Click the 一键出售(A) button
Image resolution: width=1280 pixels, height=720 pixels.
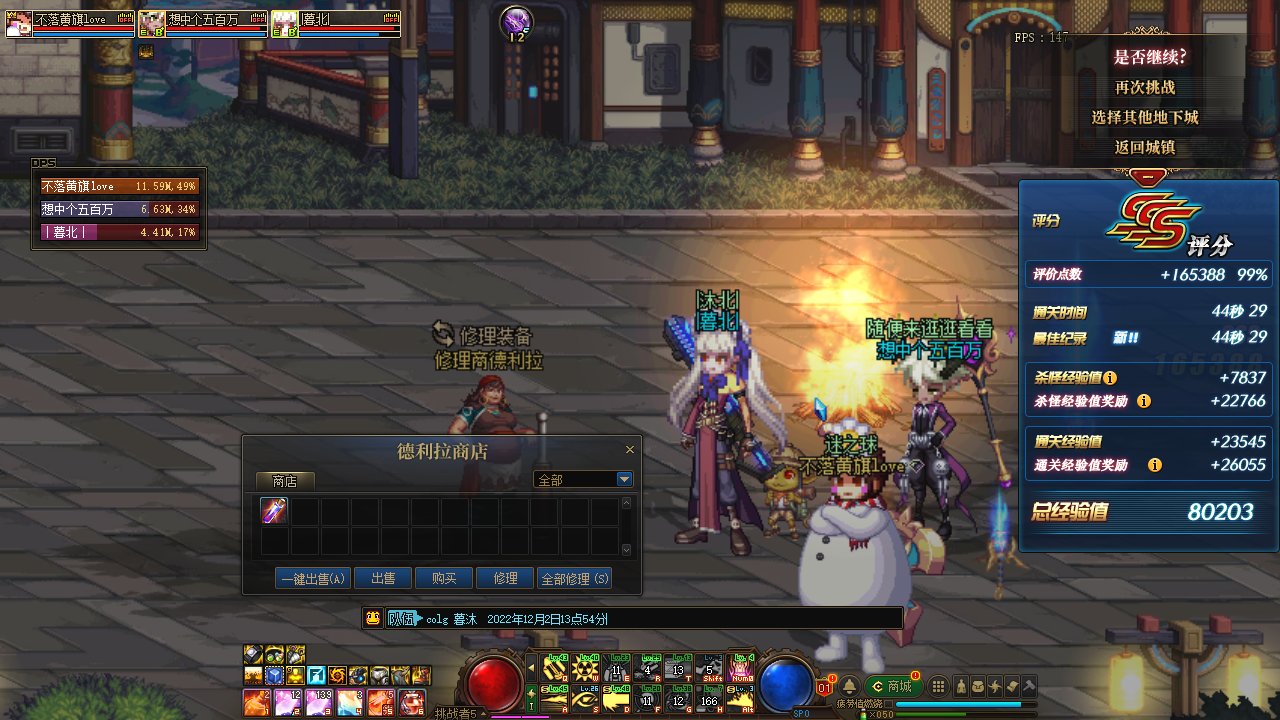tap(313, 578)
